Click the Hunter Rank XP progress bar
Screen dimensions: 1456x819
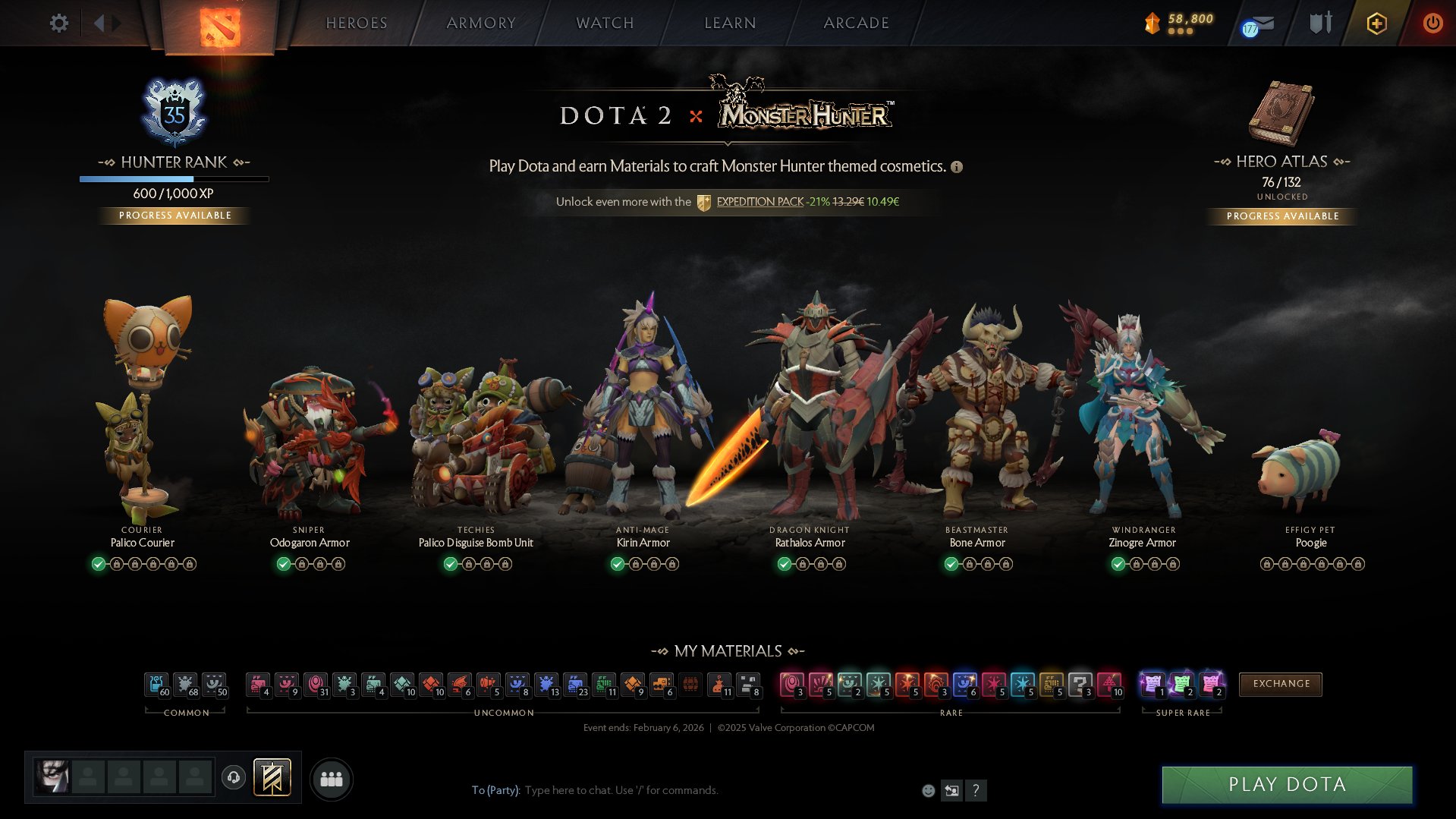pos(174,179)
